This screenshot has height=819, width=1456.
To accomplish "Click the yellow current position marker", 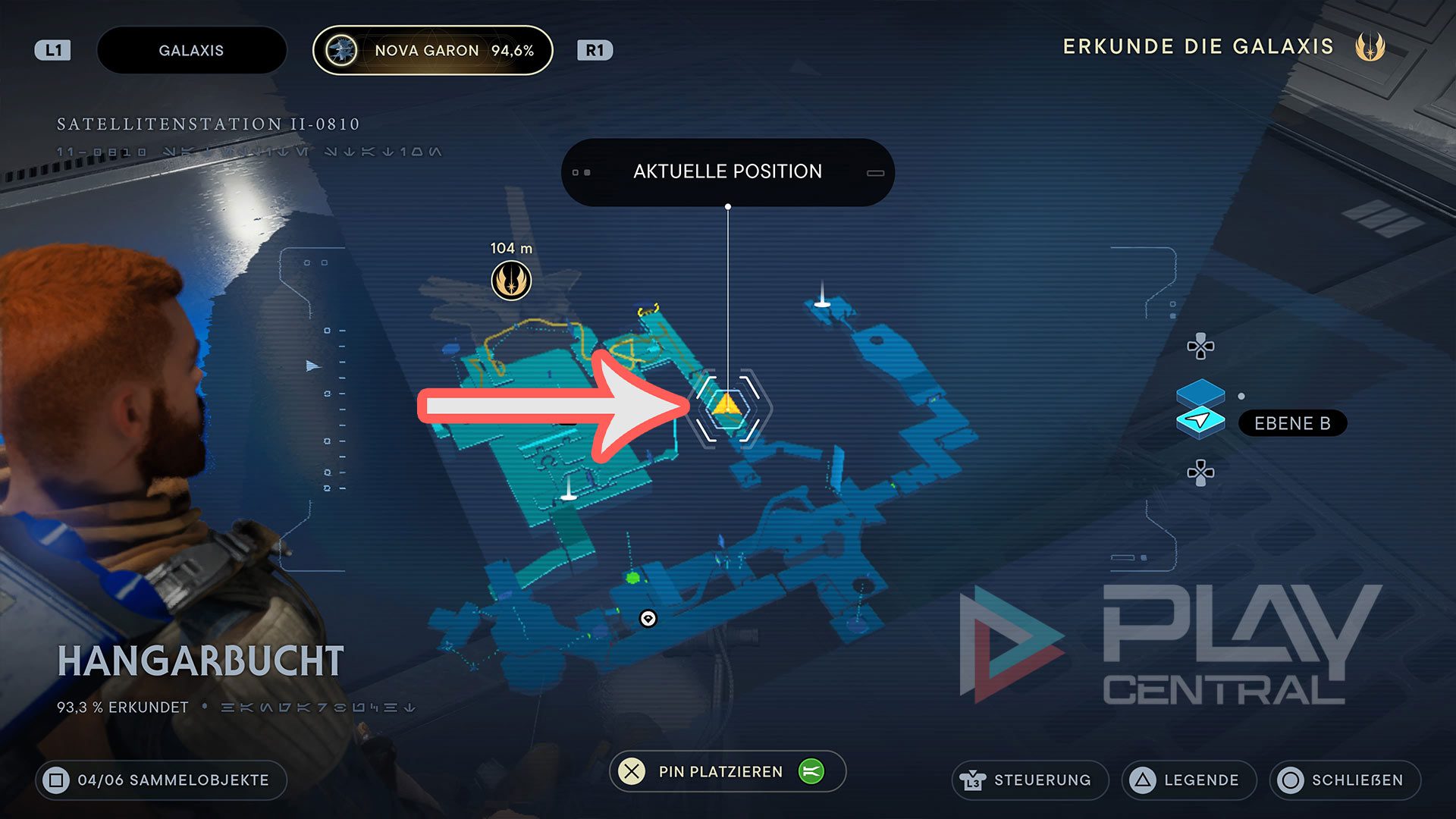I will [x=726, y=404].
